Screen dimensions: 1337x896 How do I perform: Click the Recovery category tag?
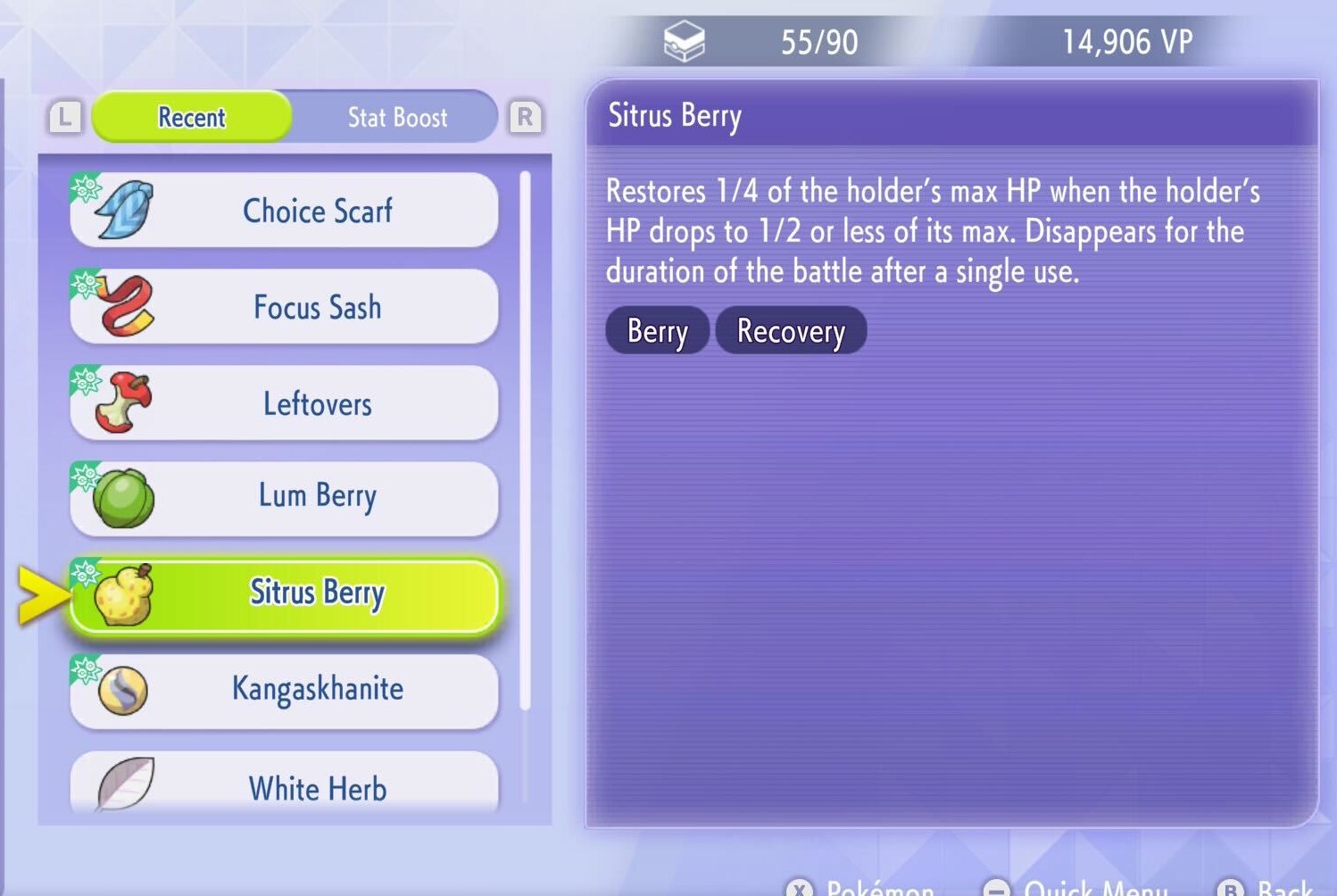(791, 331)
